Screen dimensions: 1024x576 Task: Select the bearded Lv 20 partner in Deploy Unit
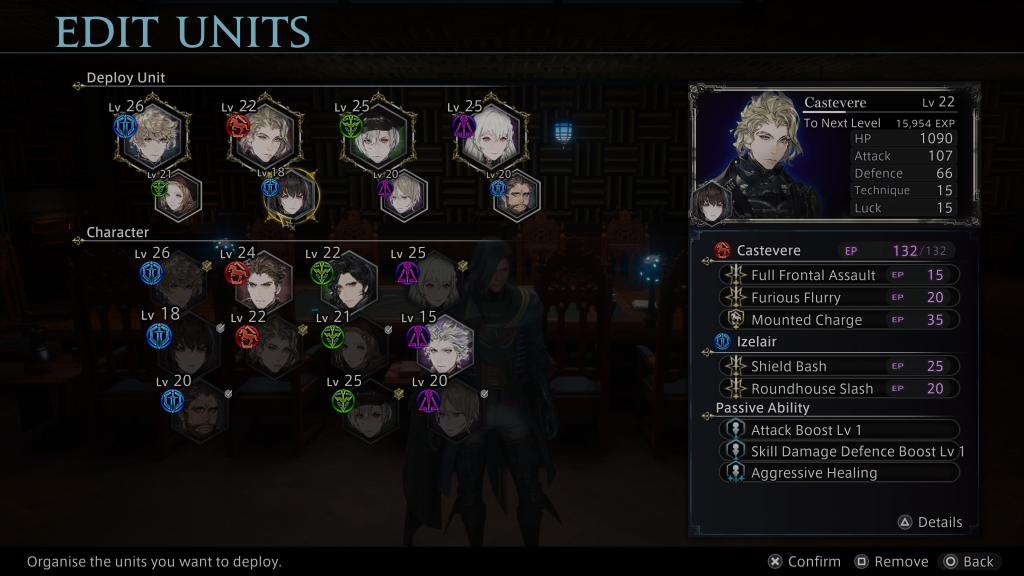pos(517,196)
